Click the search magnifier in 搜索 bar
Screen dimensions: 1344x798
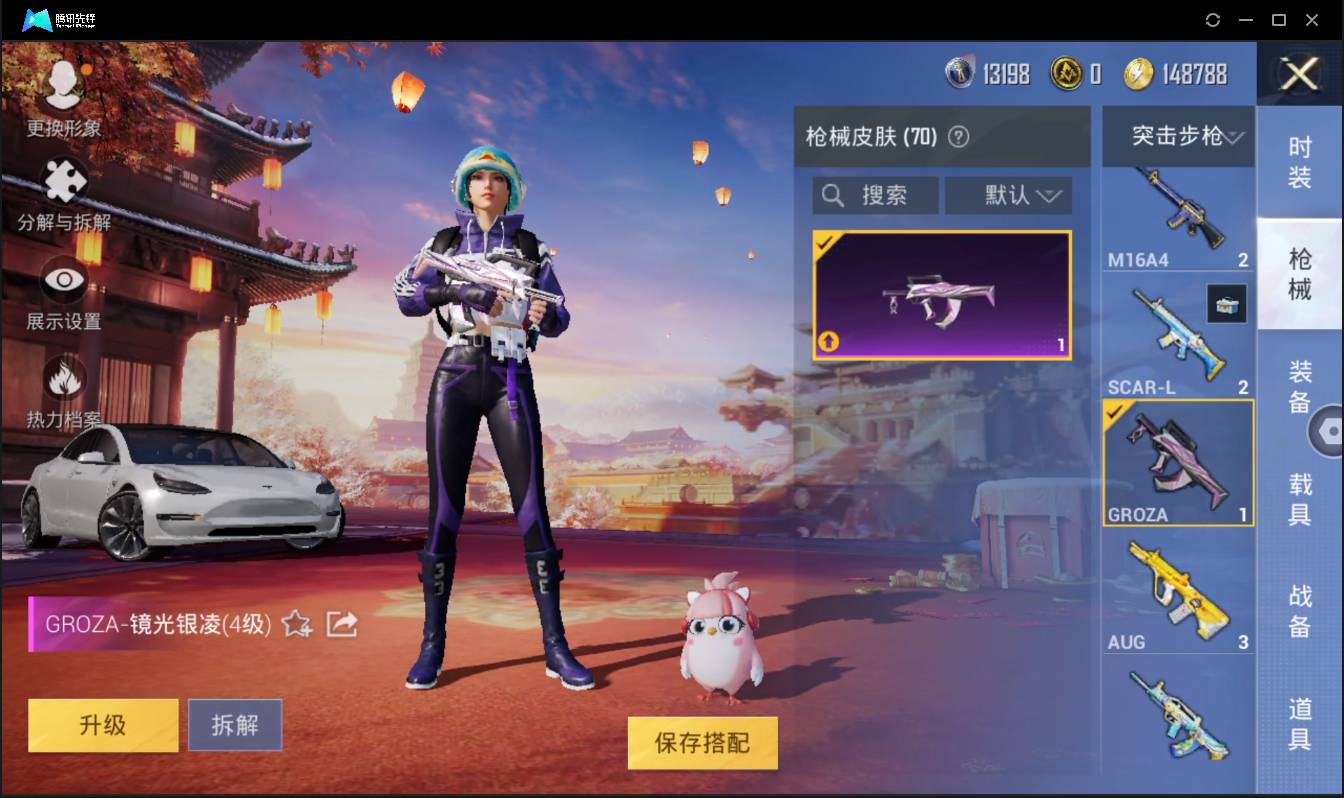833,195
